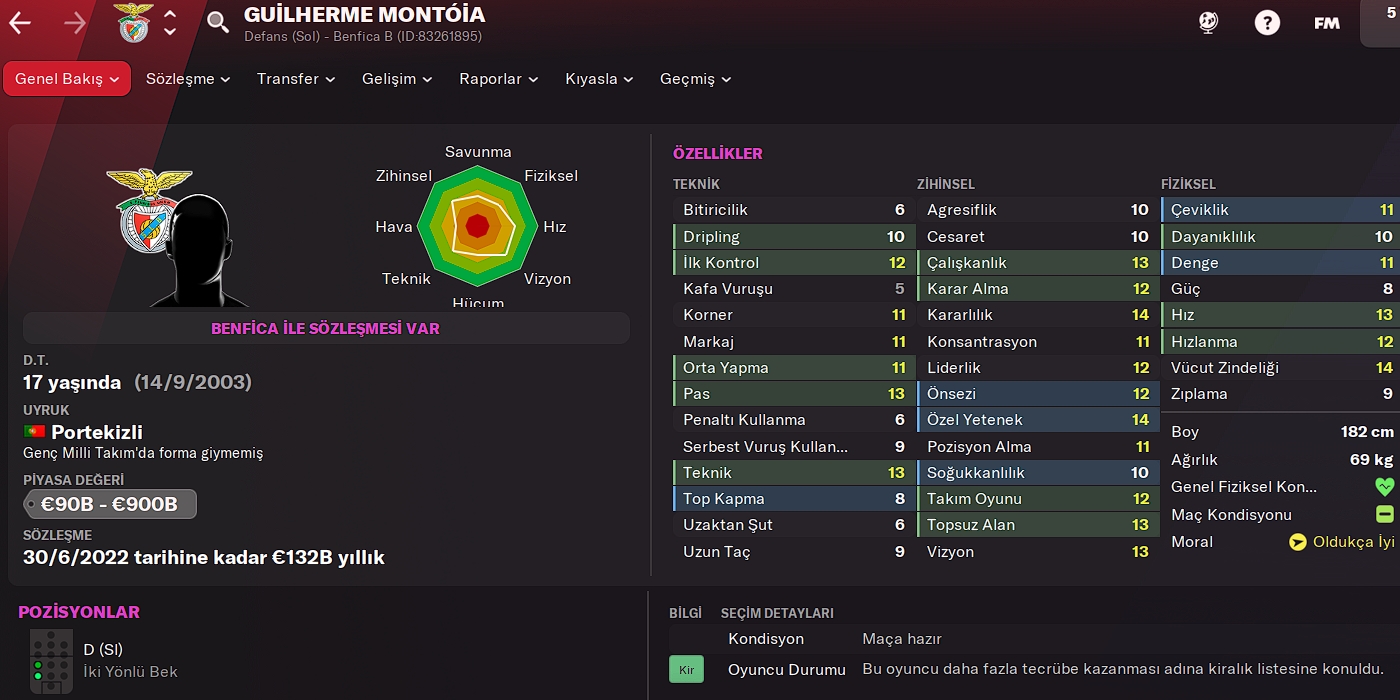Expand the Gelişim menu
Viewport: 1400px width, 700px height.
(397, 79)
